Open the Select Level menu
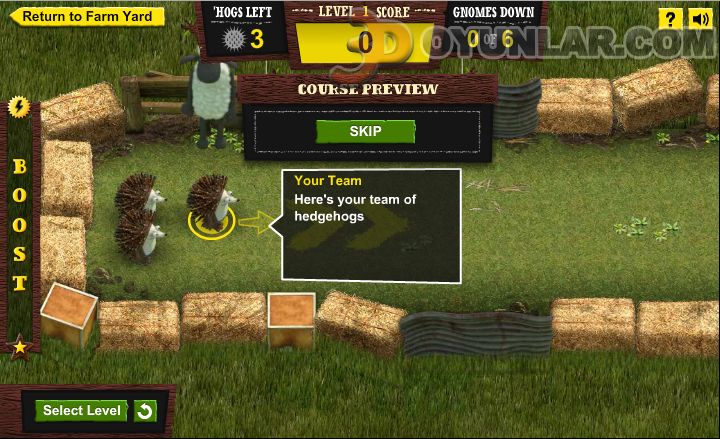The image size is (720, 439). tap(82, 410)
